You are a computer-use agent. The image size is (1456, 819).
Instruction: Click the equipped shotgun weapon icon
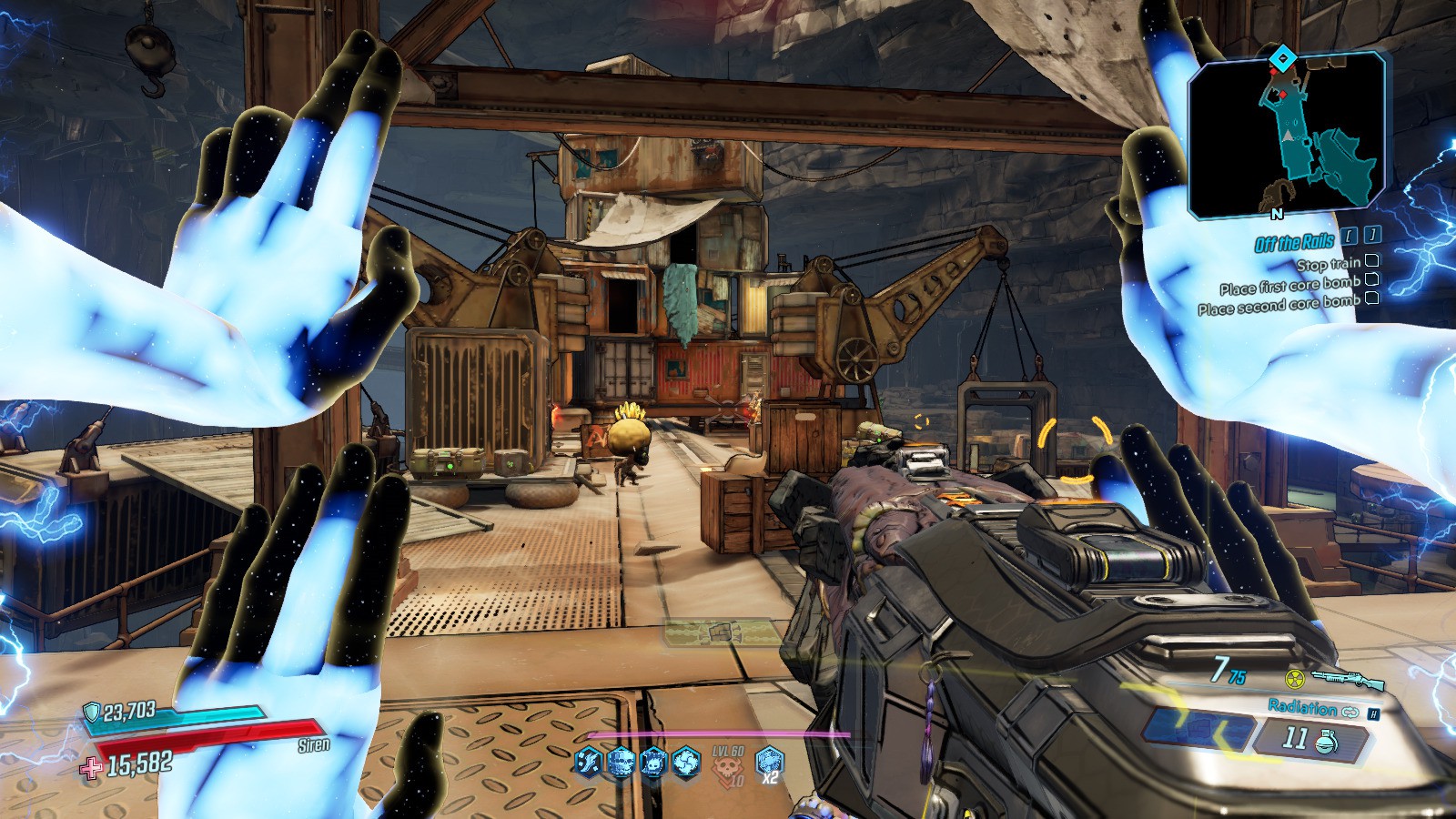click(x=1348, y=679)
